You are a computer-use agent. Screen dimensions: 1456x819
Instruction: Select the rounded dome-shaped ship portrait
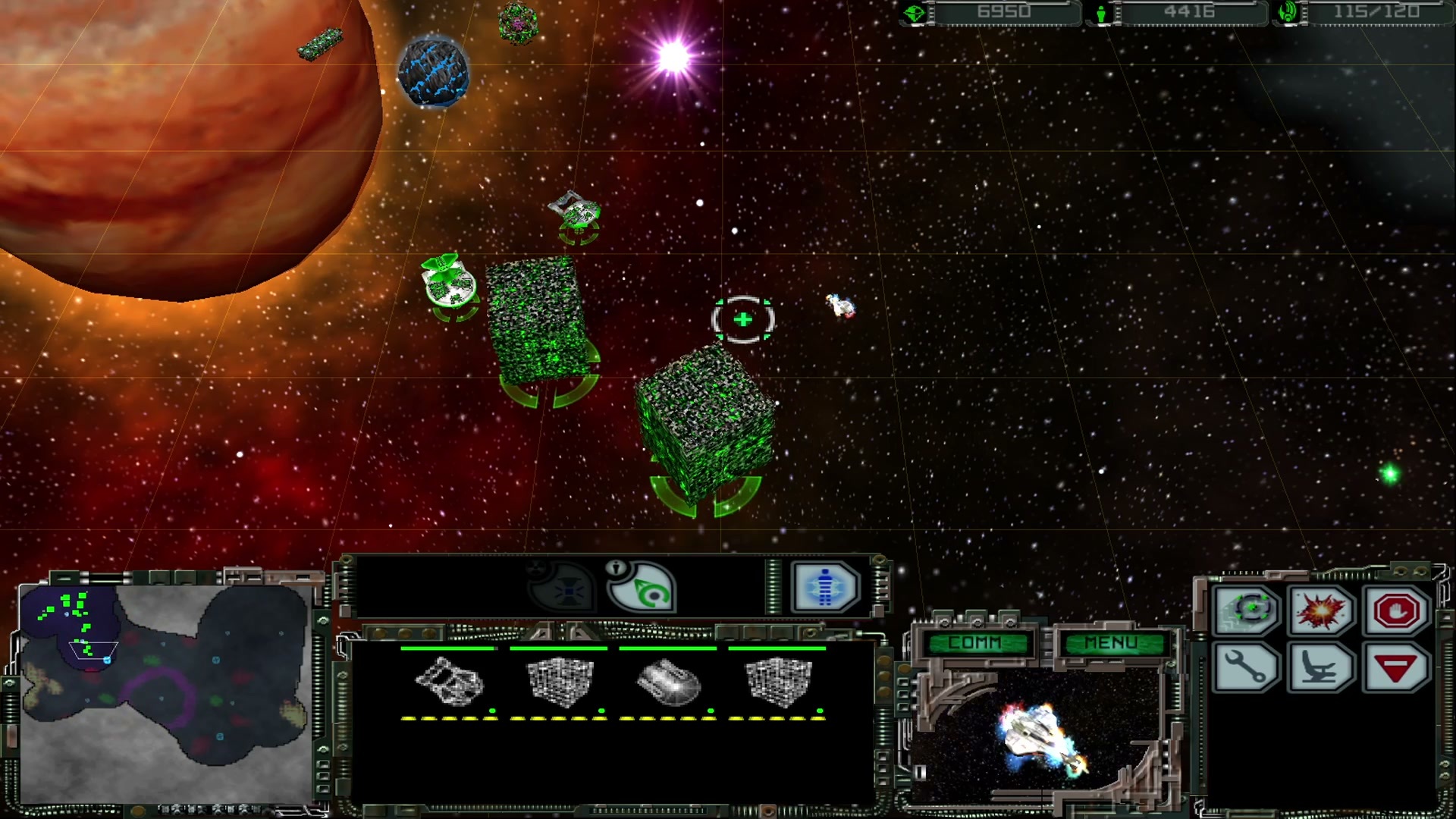[x=668, y=681]
